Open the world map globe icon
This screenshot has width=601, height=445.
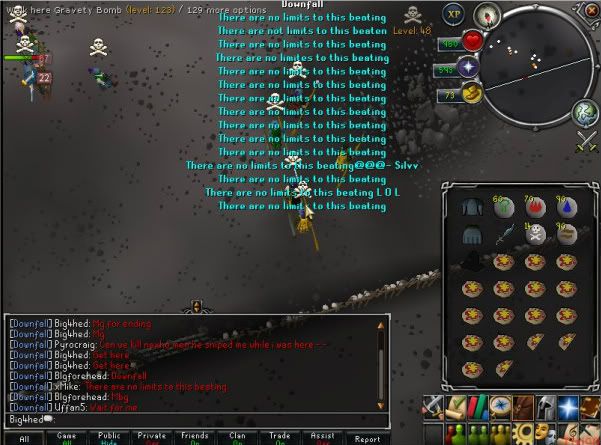(585, 114)
